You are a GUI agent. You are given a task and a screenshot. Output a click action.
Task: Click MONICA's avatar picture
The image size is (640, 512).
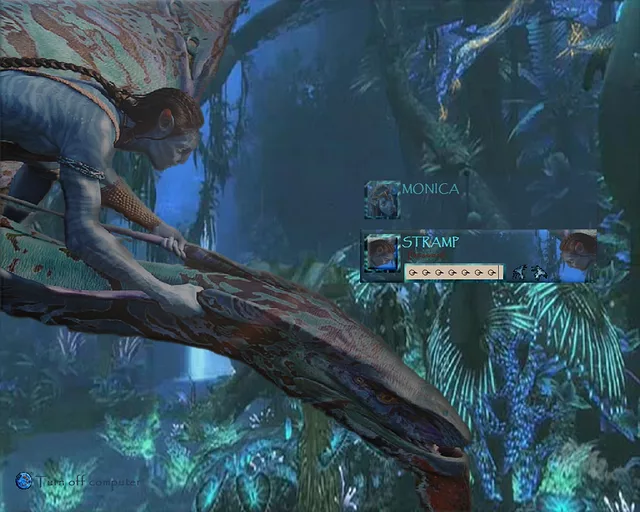point(382,199)
